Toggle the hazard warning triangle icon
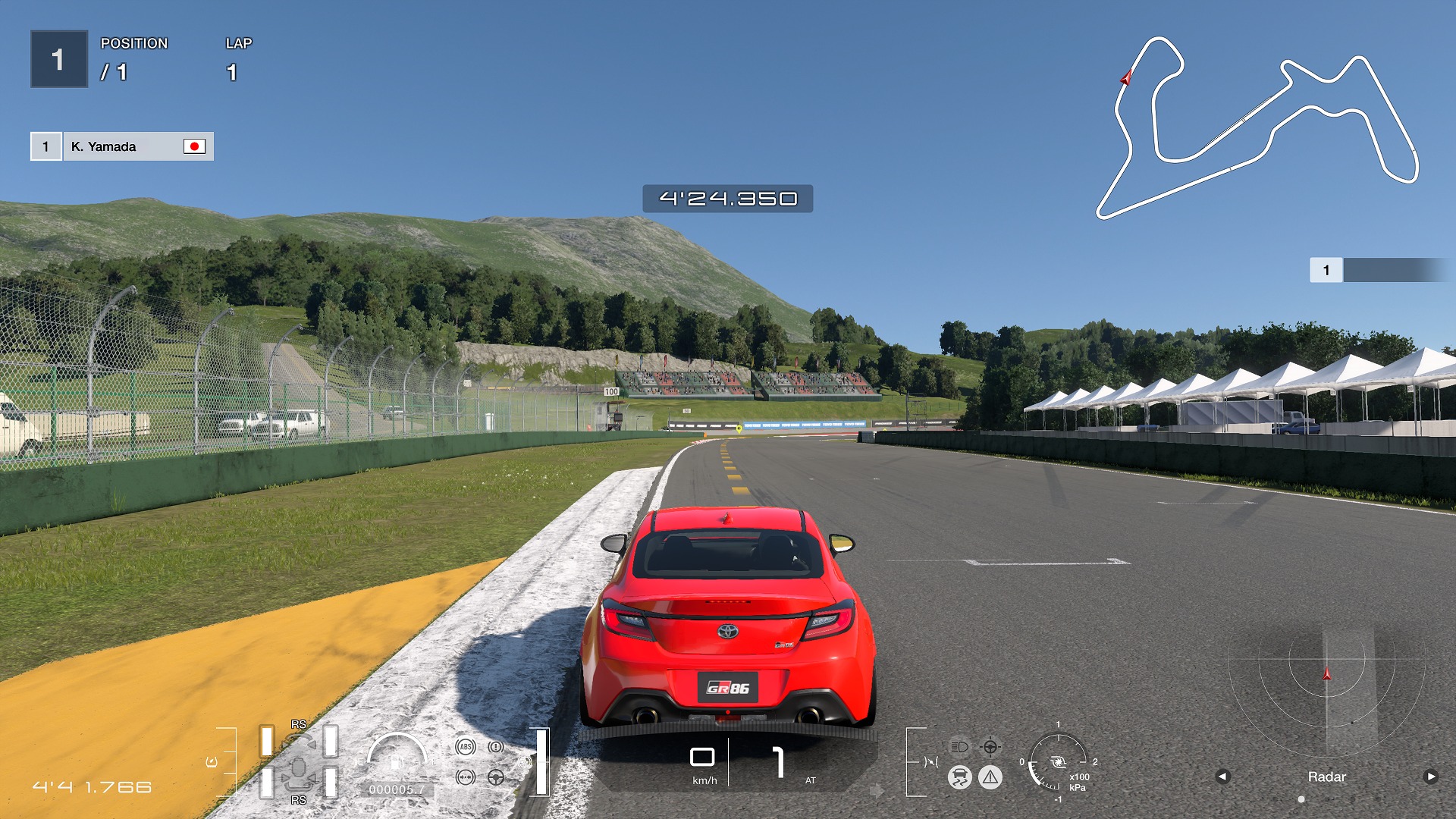This screenshot has height=819, width=1456. (990, 777)
